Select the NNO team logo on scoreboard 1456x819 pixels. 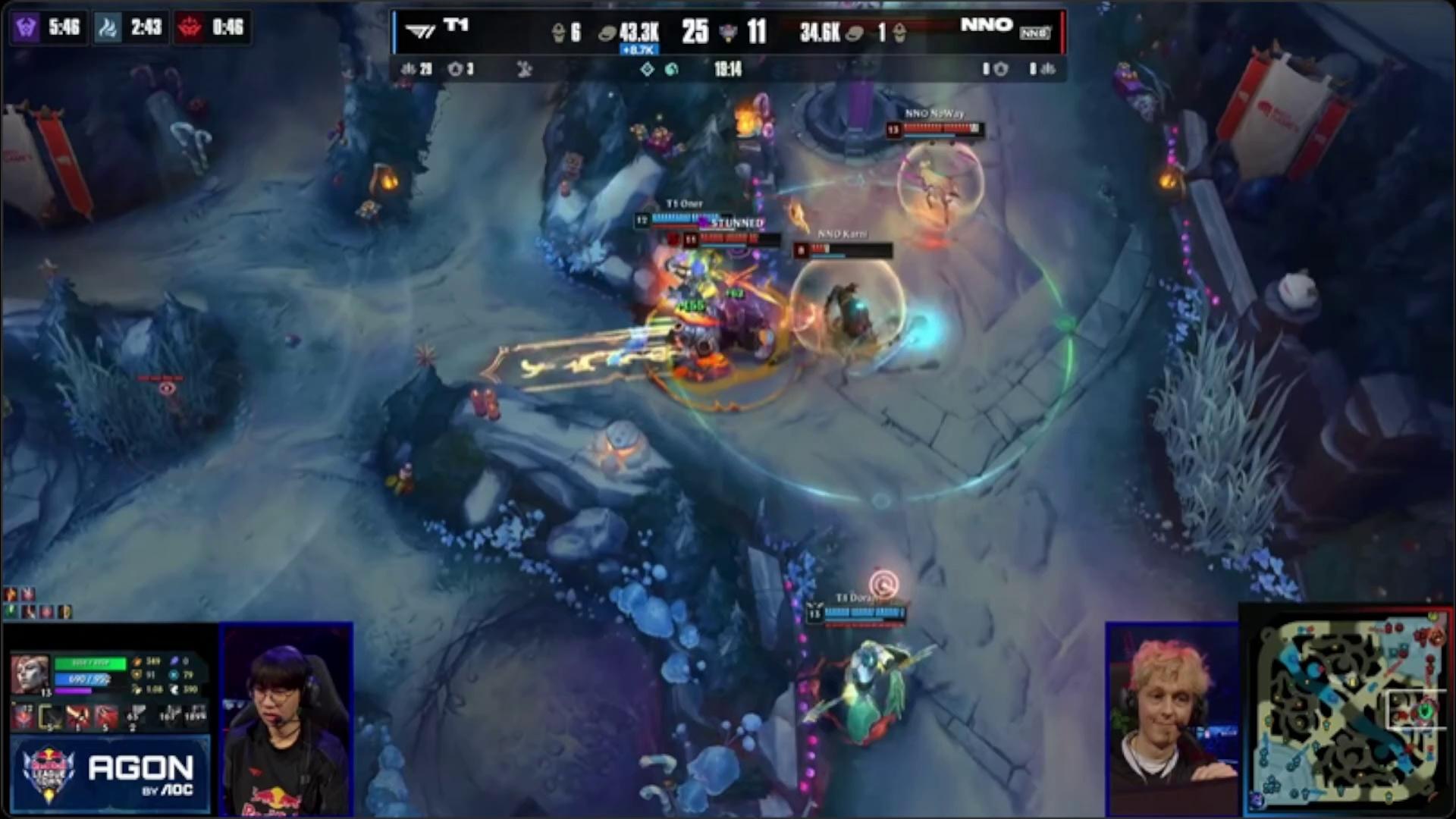pos(1034,33)
